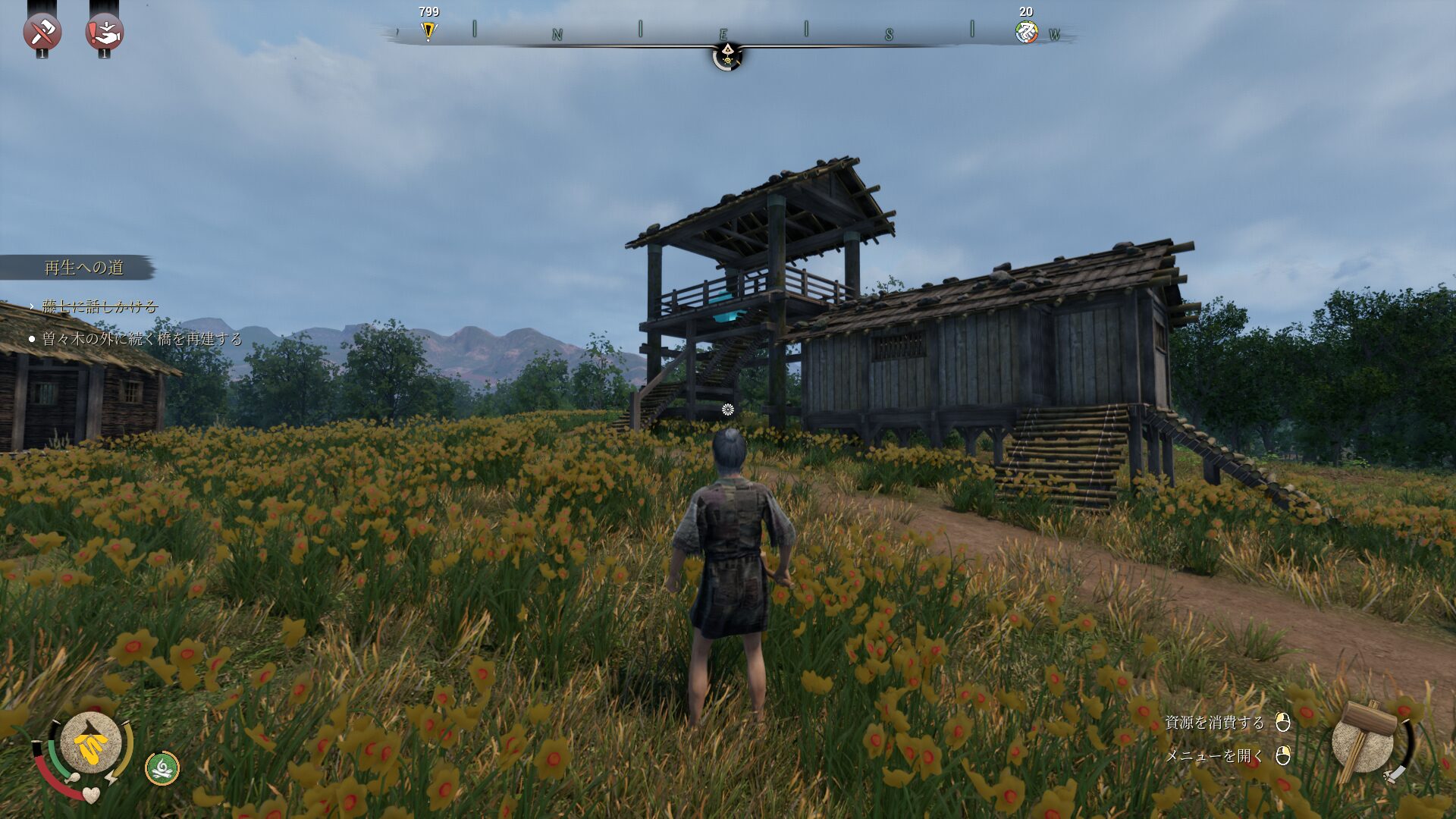Click the yellow quest marker on the compass
The width and height of the screenshot is (1456, 819).
click(428, 31)
